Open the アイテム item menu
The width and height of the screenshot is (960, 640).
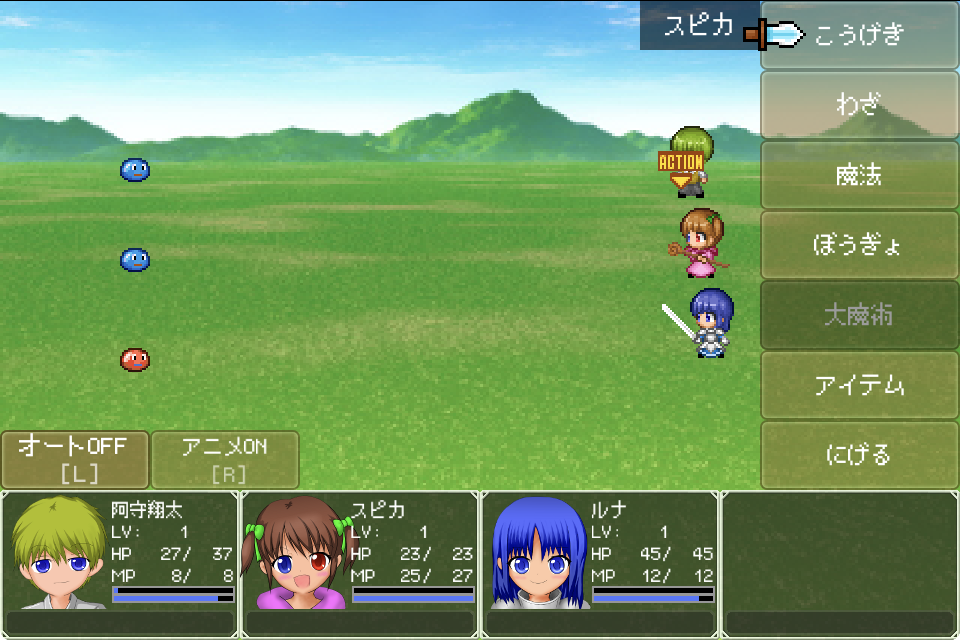coord(859,385)
